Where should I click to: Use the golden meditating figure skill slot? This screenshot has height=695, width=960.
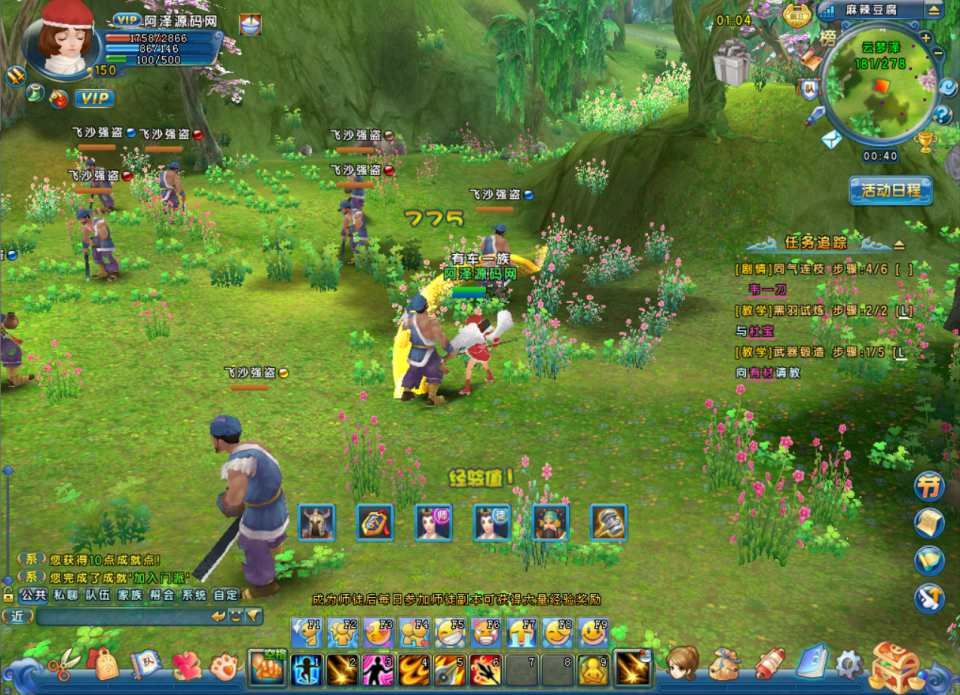[594, 668]
